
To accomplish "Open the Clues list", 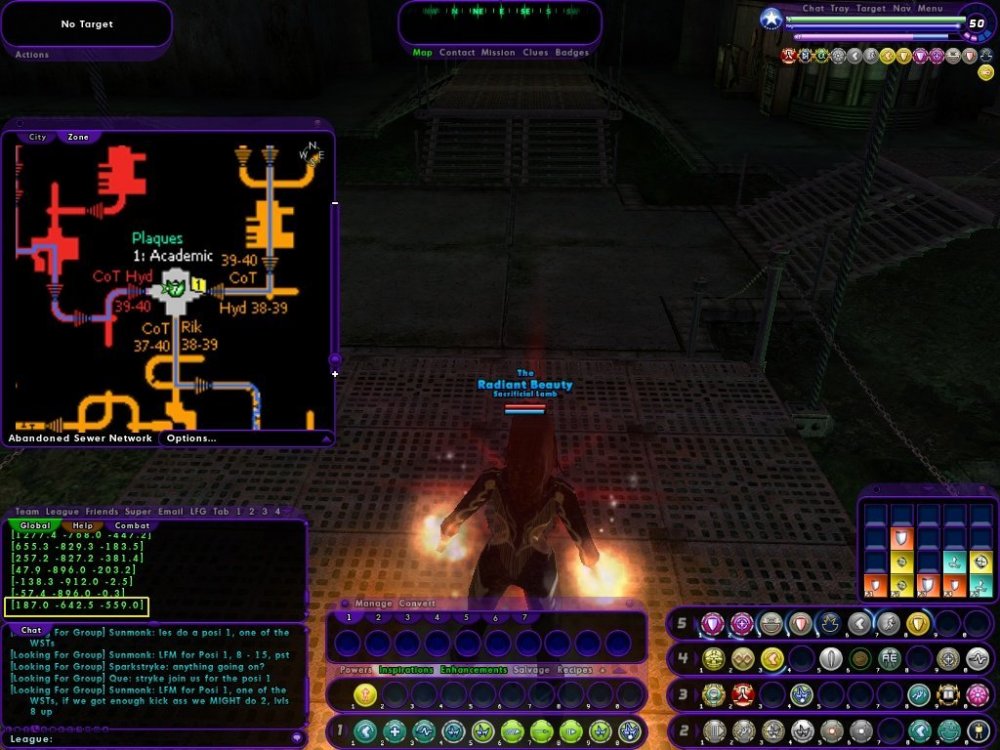I will point(535,52).
